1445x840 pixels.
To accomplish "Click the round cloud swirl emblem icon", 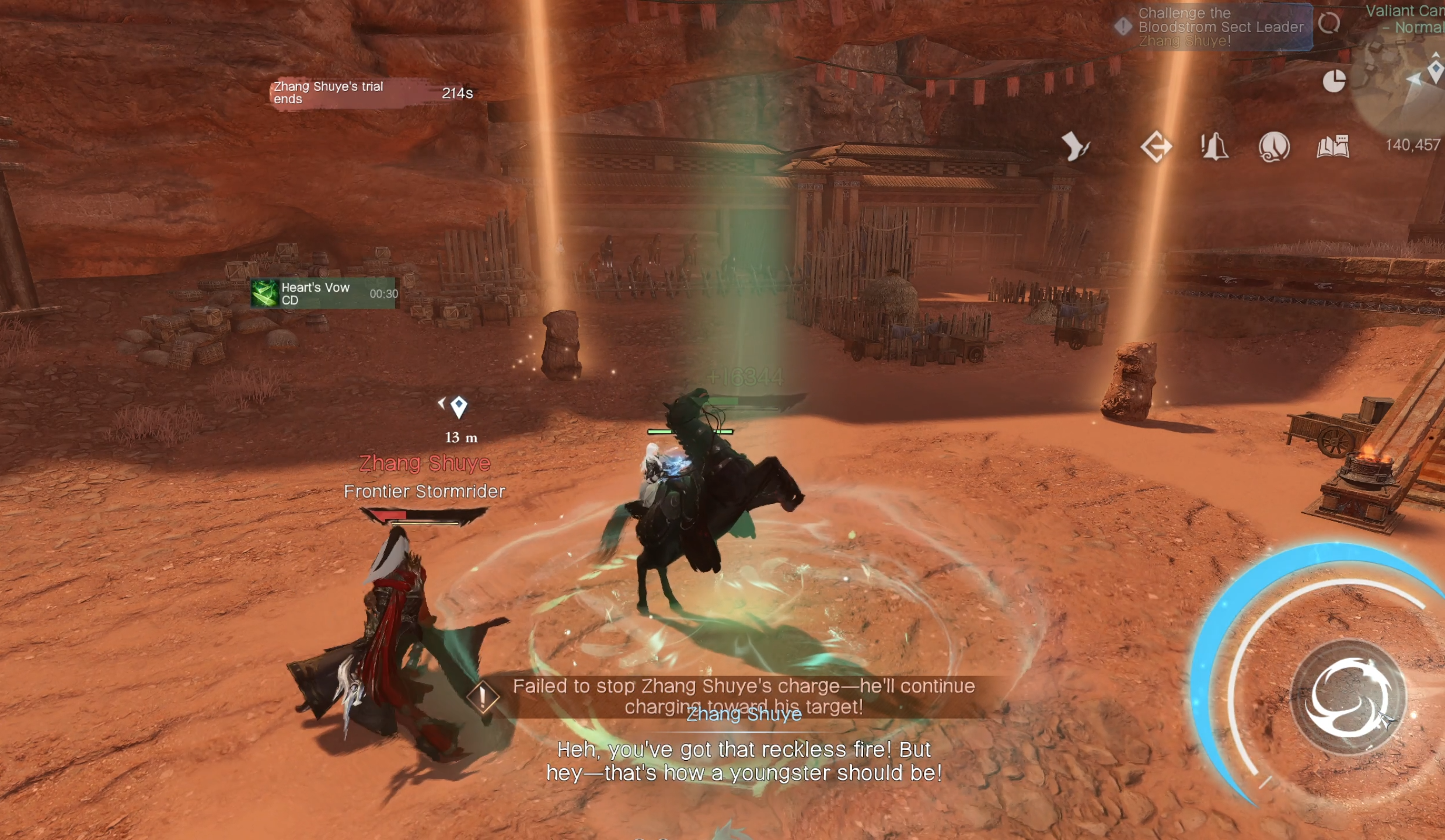I will pos(1273,146).
